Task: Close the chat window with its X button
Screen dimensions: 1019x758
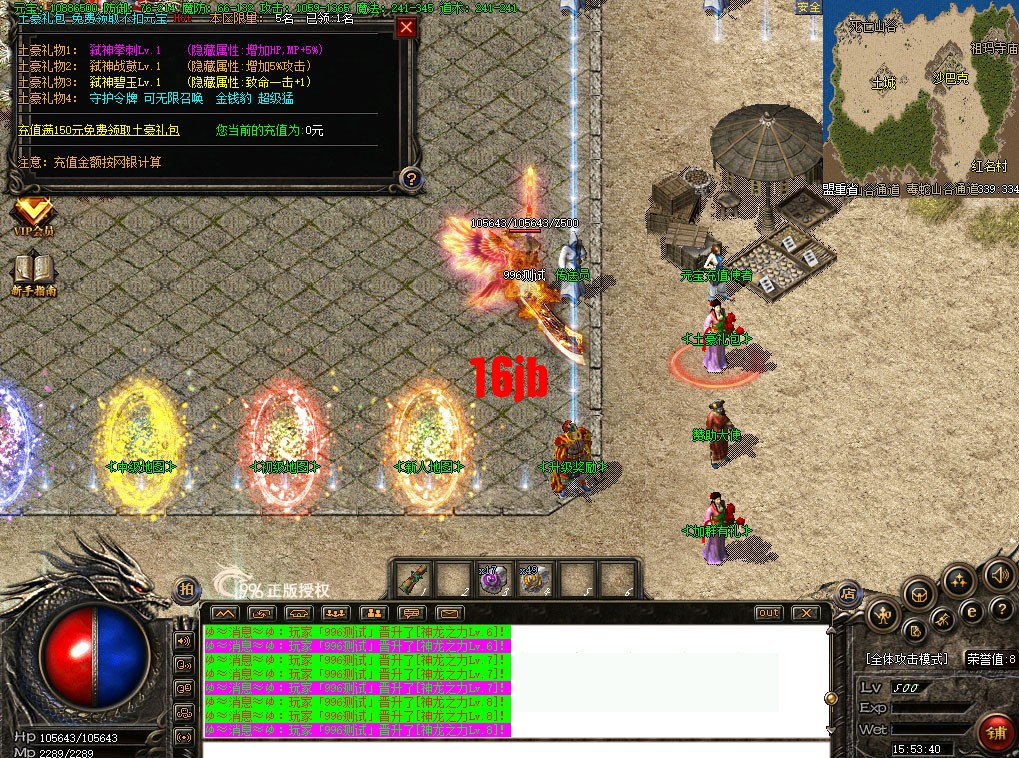Action: (804, 612)
